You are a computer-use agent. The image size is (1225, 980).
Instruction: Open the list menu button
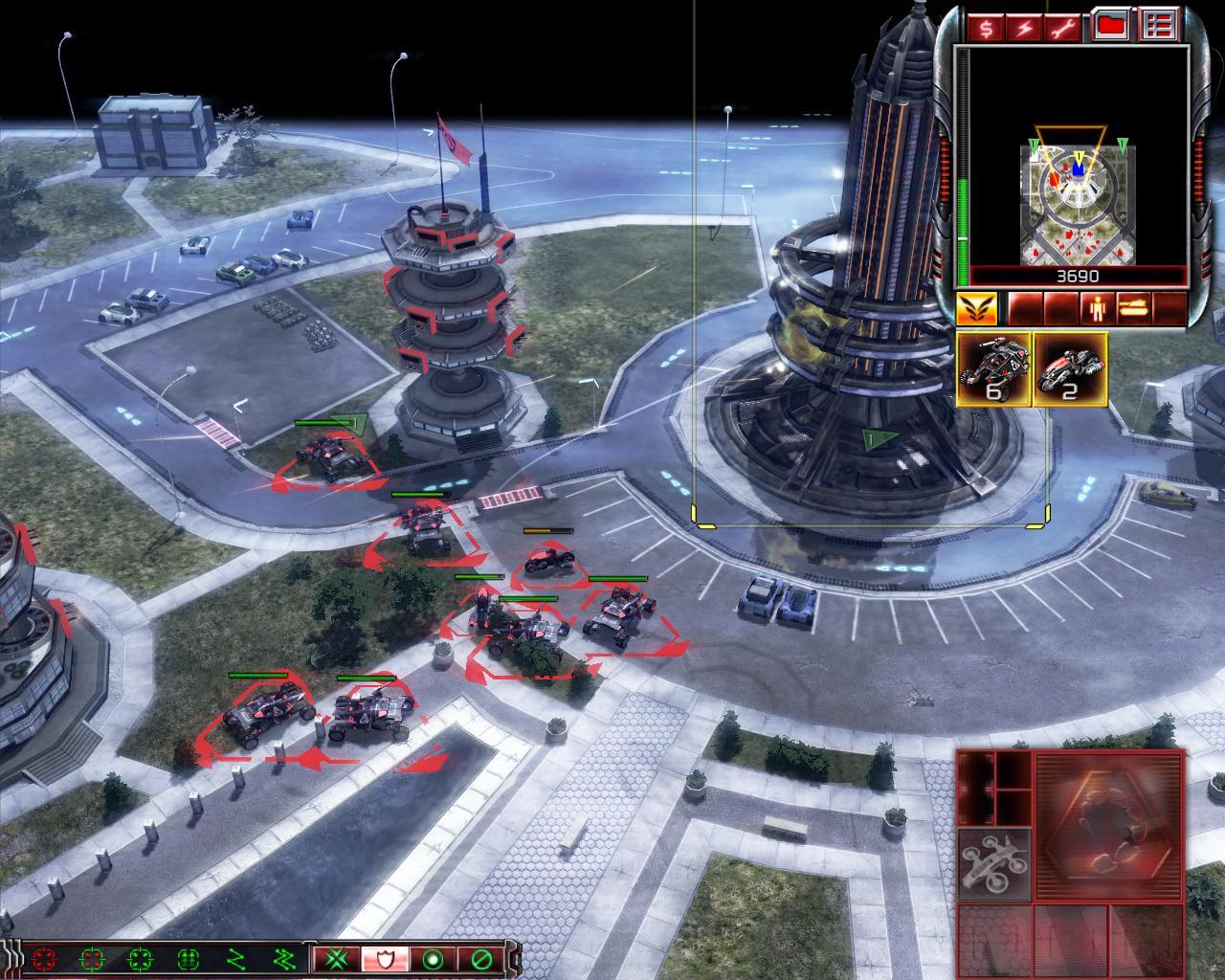pyautogui.click(x=1161, y=27)
